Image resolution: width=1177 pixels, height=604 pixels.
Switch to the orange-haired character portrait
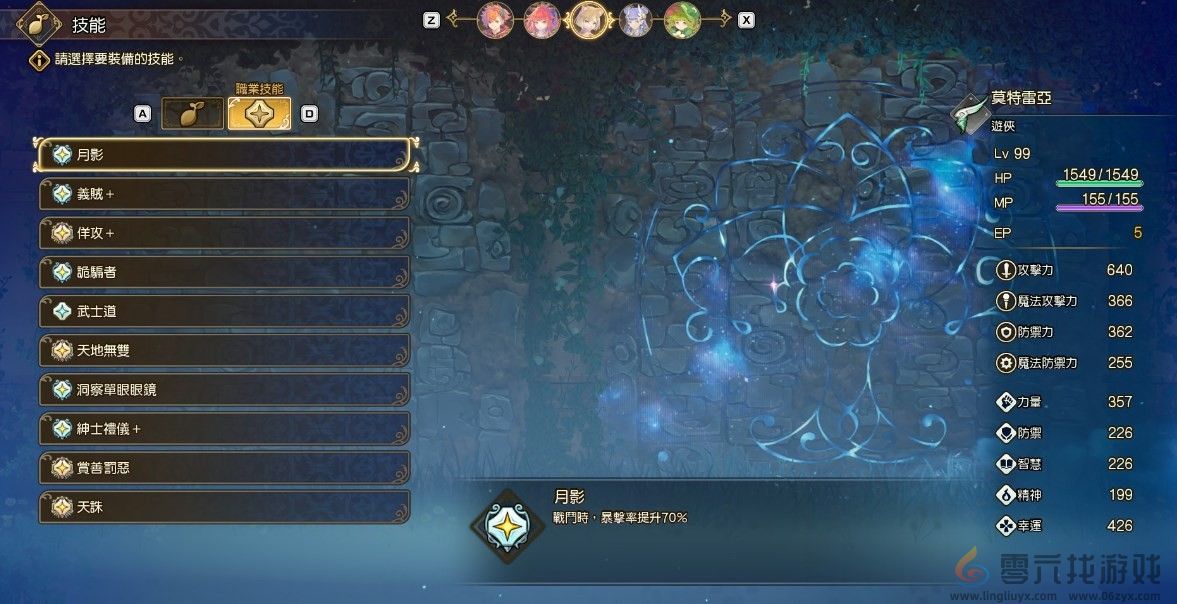(x=495, y=20)
